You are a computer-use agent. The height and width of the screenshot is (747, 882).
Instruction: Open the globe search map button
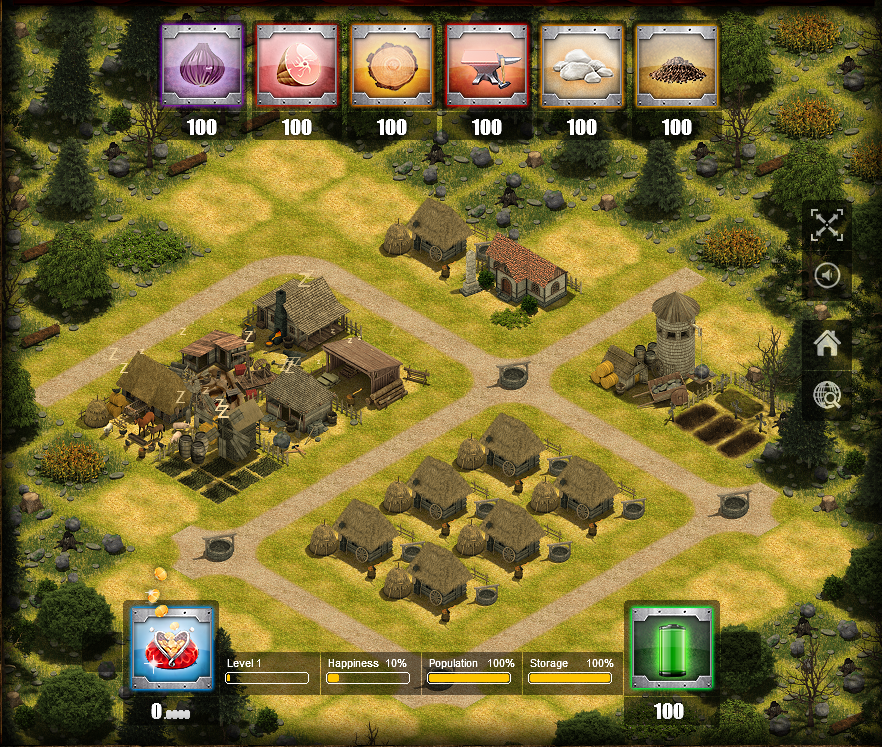click(x=827, y=398)
